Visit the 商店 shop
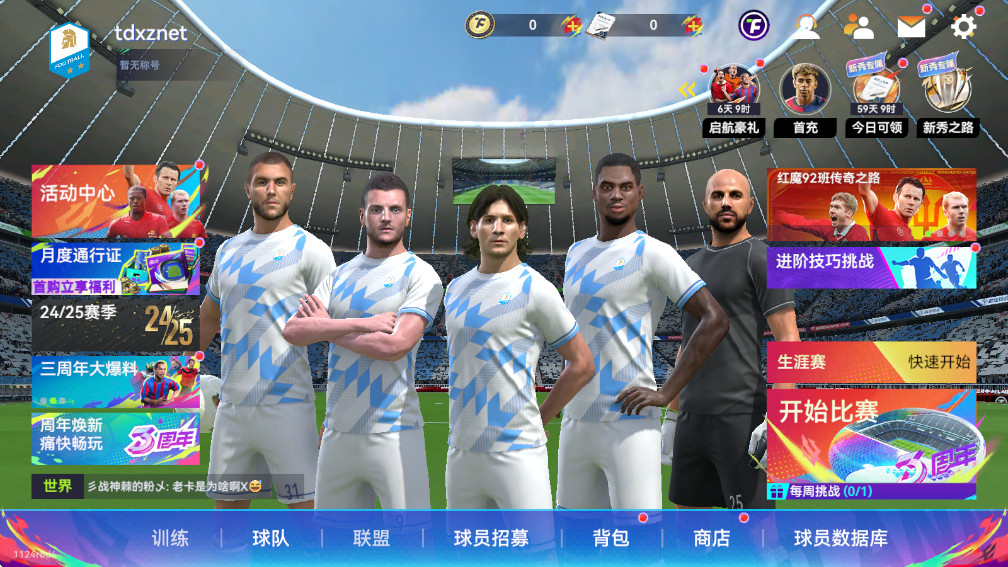 click(711, 538)
